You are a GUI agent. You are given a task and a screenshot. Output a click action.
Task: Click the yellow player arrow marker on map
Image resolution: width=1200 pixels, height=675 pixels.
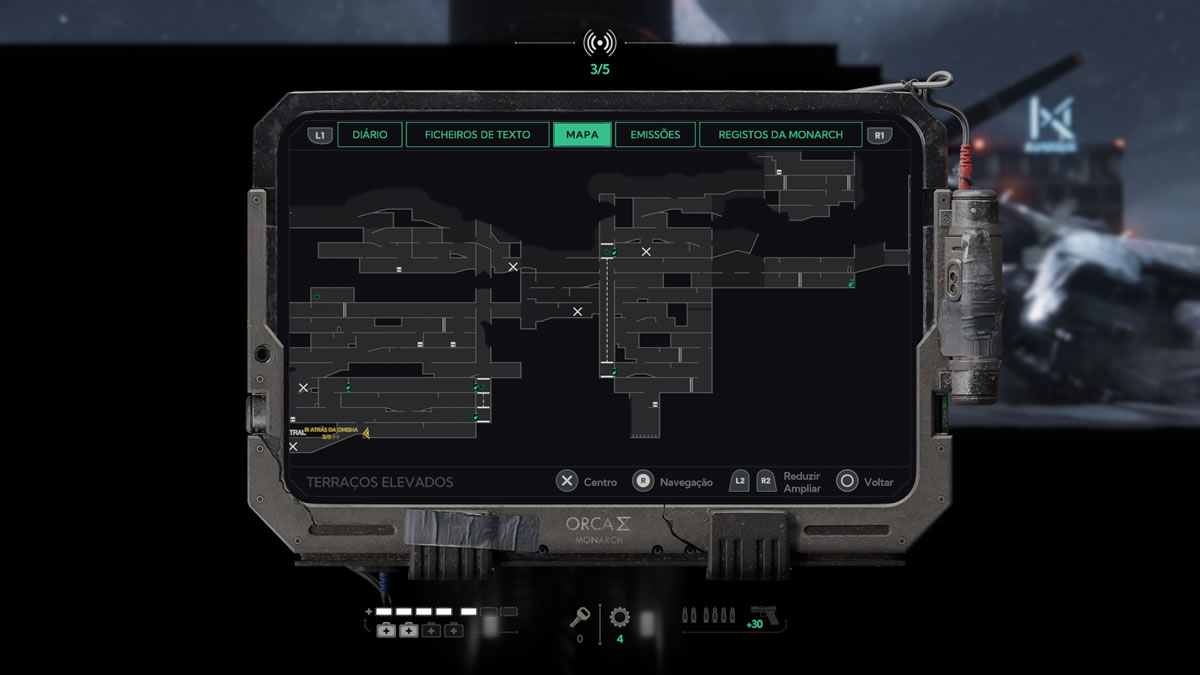point(366,433)
